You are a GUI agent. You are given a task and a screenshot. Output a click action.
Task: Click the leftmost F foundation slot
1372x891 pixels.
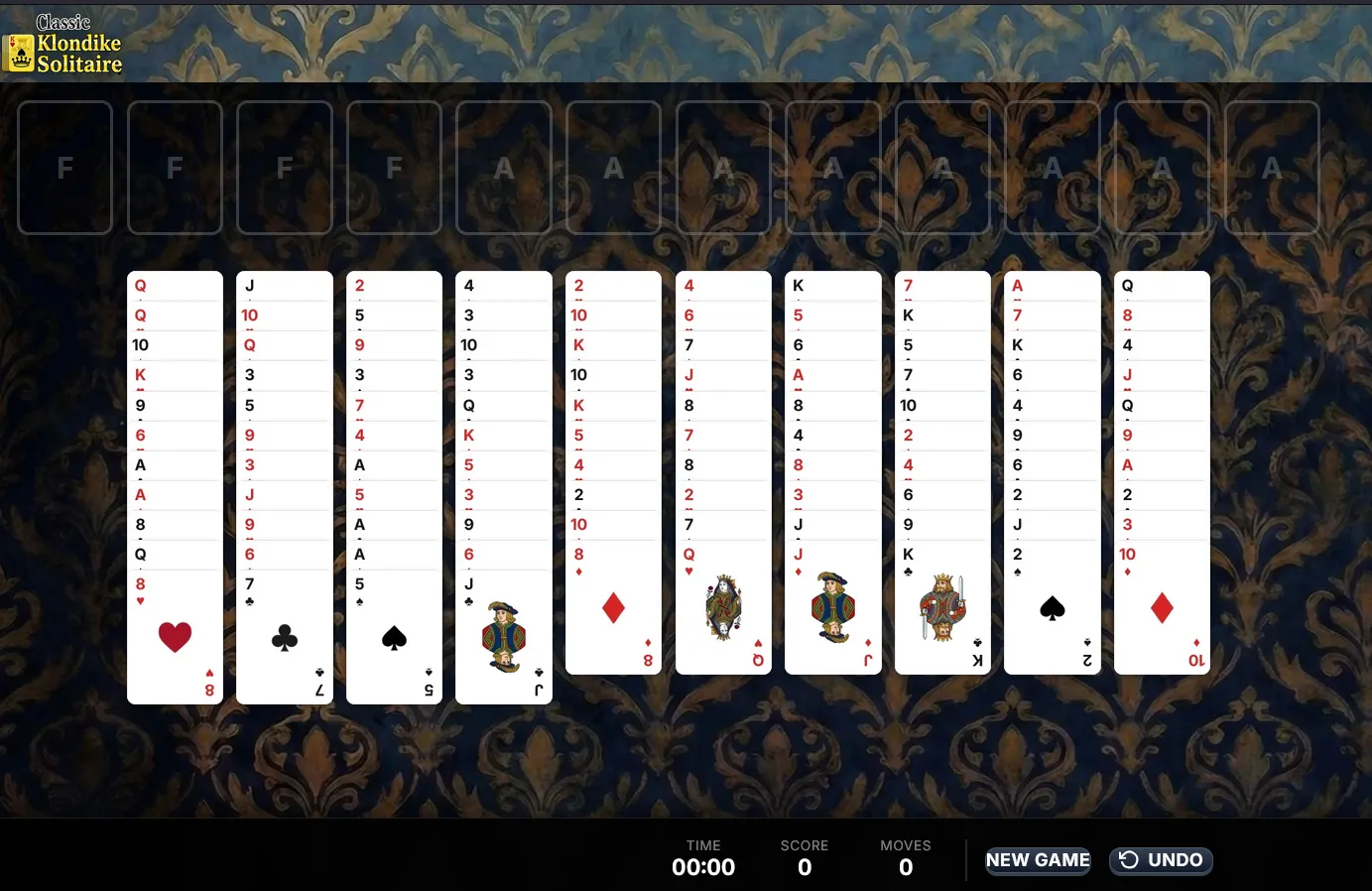64,167
